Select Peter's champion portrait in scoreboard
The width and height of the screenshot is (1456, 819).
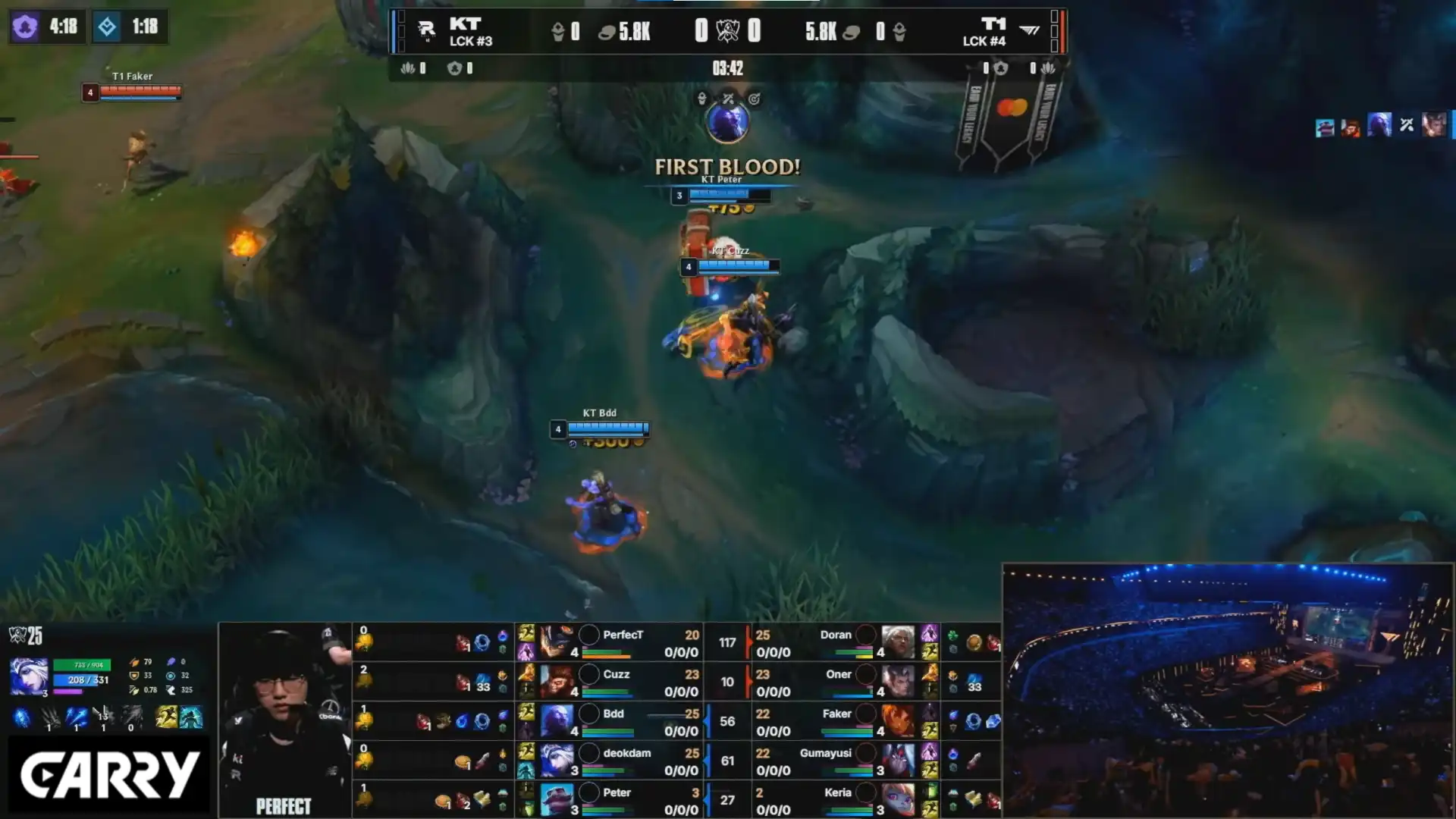tap(556, 799)
